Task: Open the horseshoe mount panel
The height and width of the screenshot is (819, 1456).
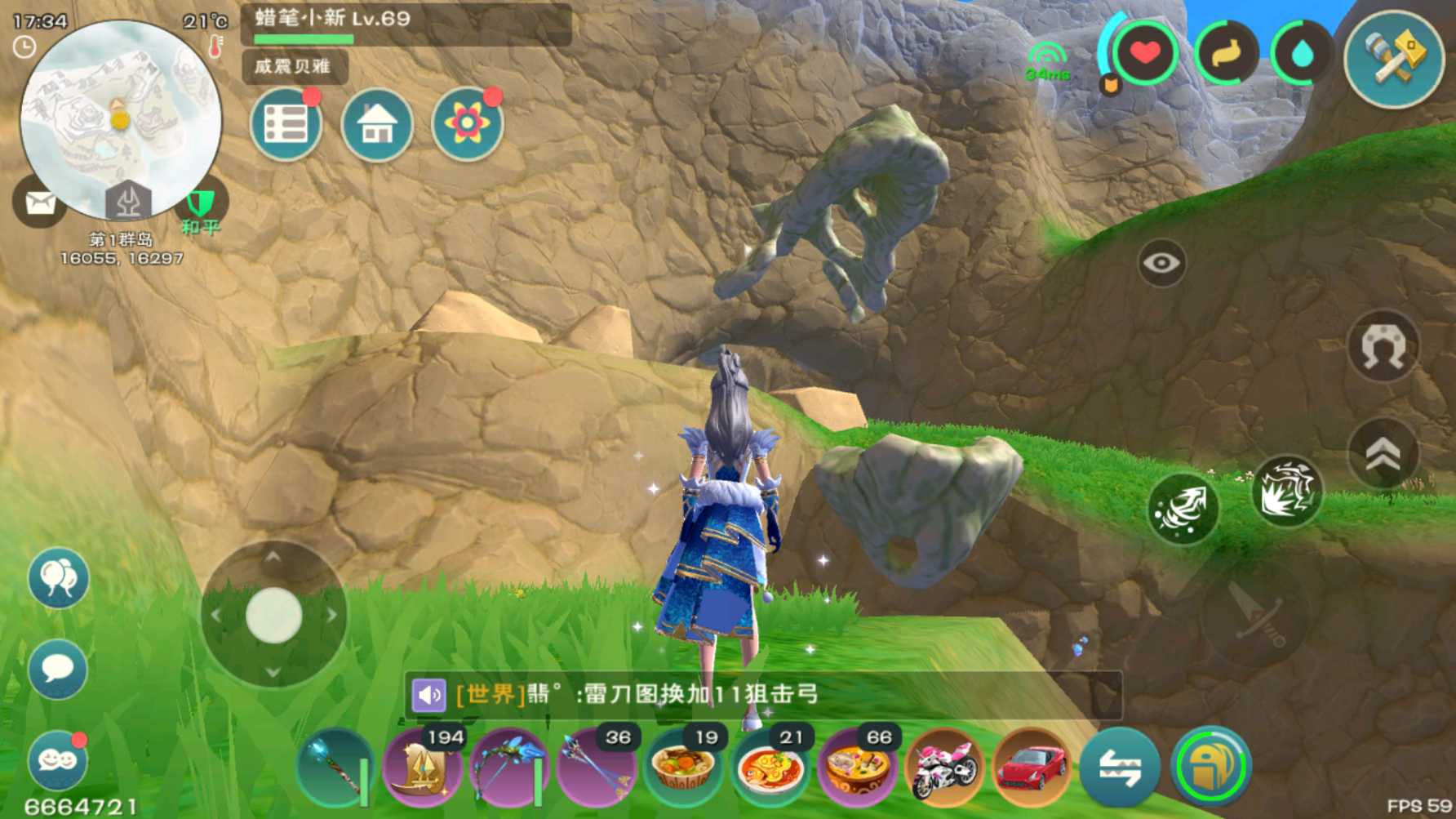Action: pyautogui.click(x=1383, y=346)
